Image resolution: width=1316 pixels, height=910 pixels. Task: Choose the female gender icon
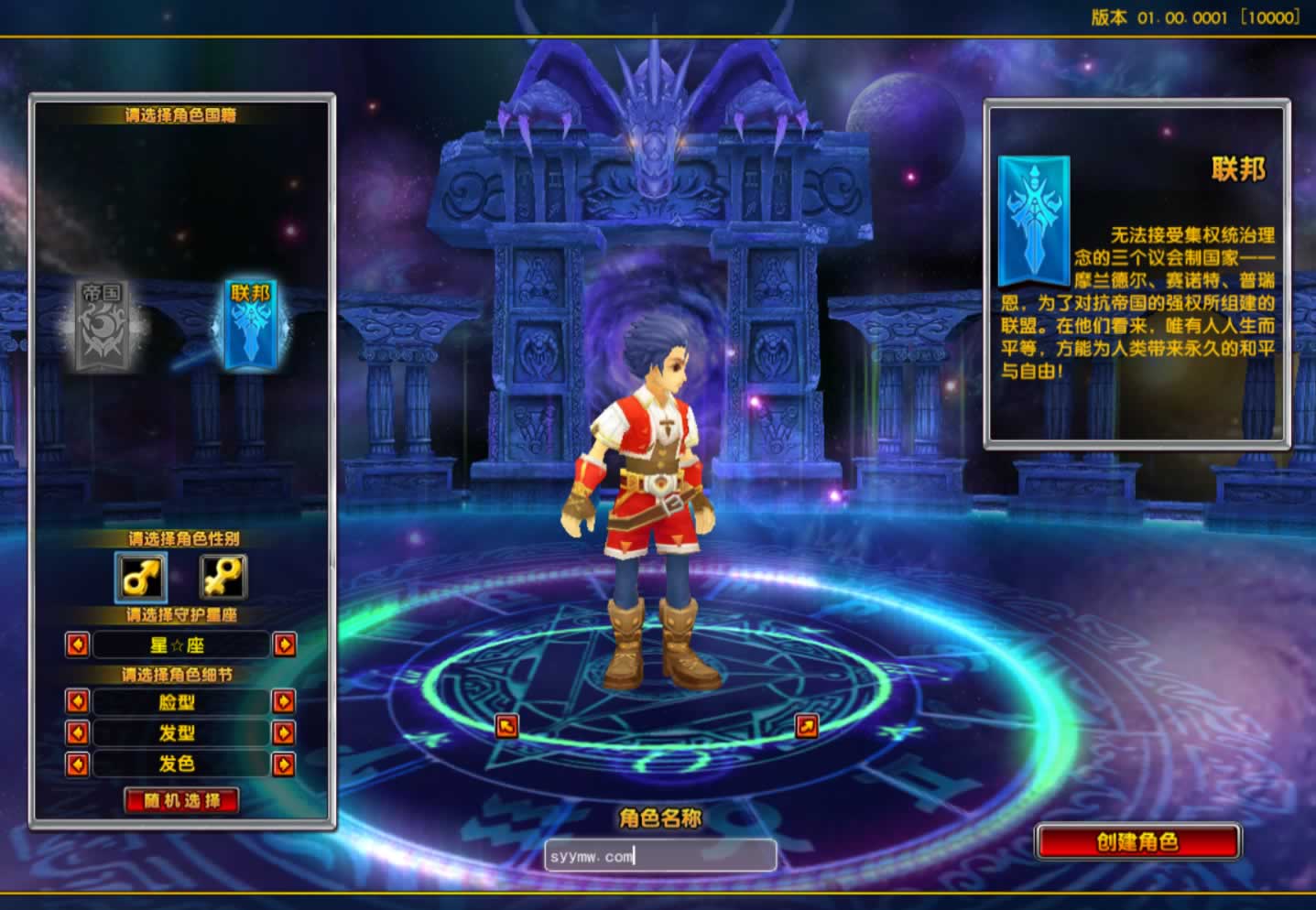[x=223, y=578]
